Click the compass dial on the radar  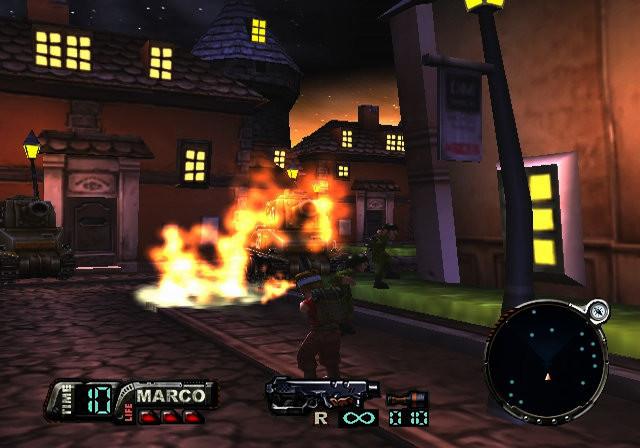click(597, 310)
